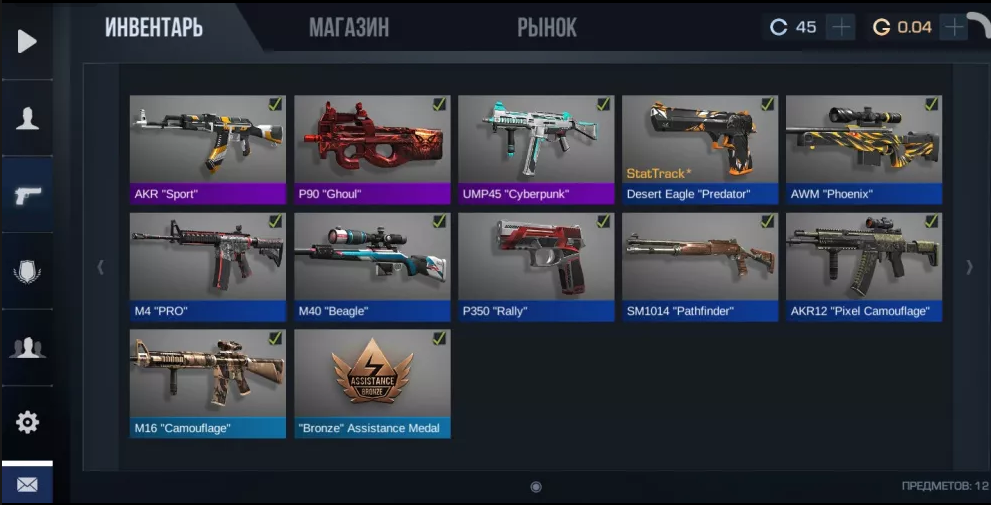Open the settings gear in the sidebar
Viewport: 991px width, 505px height.
coord(27,422)
